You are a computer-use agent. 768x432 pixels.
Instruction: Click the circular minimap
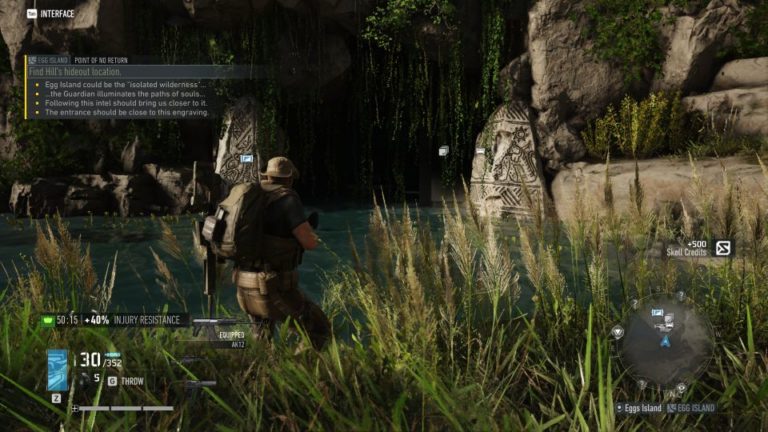(665, 342)
